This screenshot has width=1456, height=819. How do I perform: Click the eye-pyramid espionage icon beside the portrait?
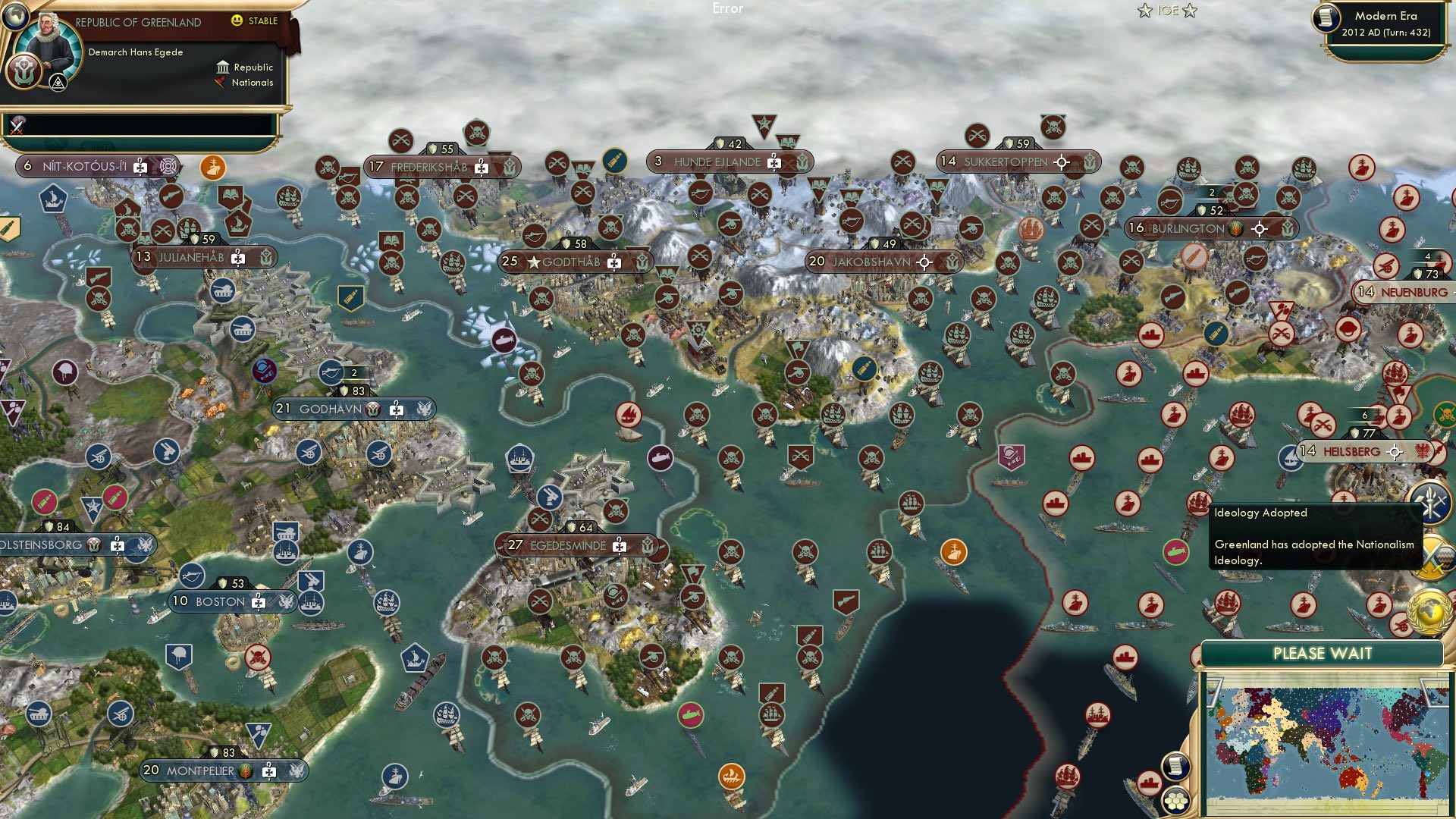[58, 83]
